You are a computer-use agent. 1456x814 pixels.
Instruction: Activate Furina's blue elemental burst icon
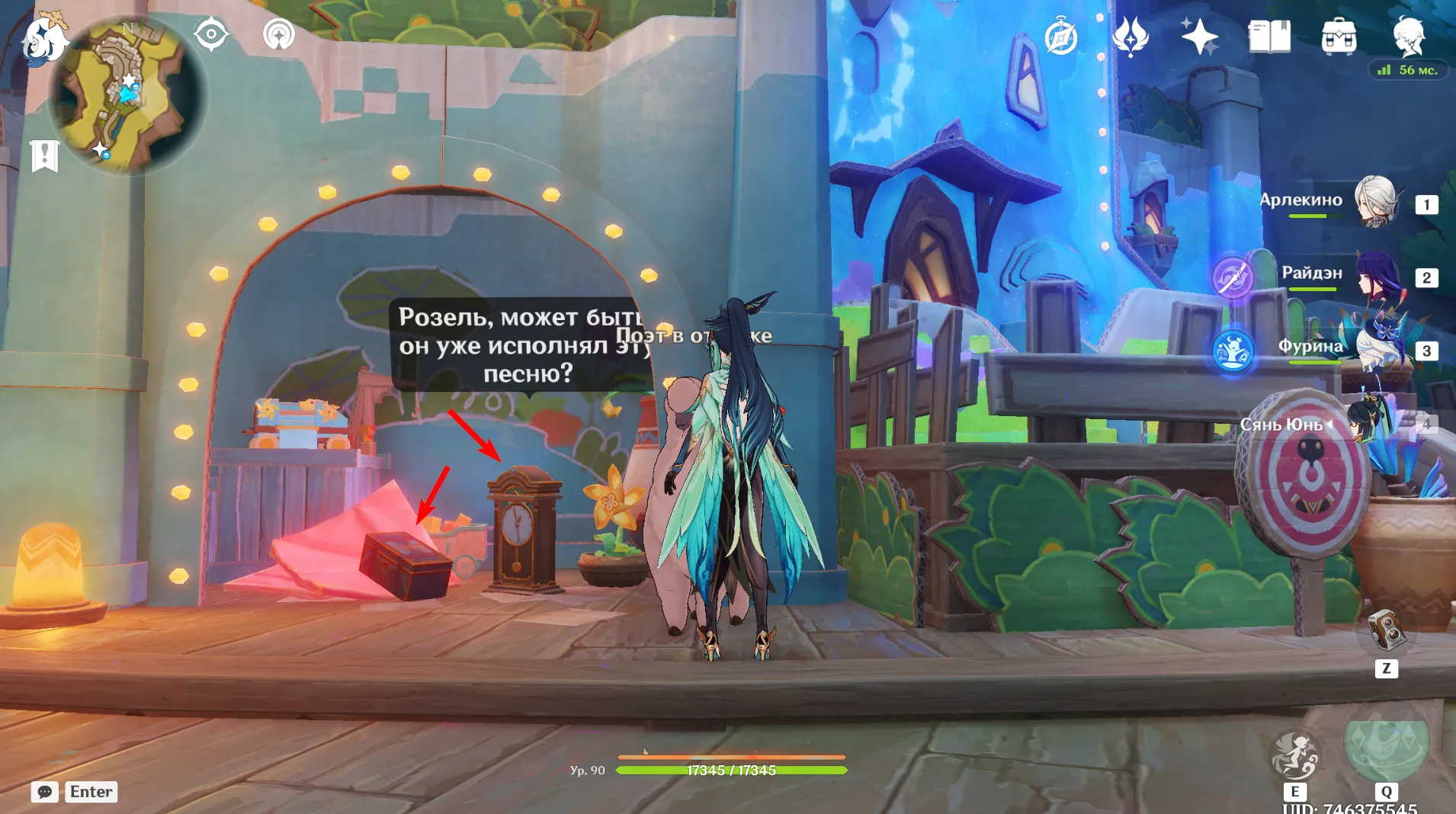point(1232,351)
